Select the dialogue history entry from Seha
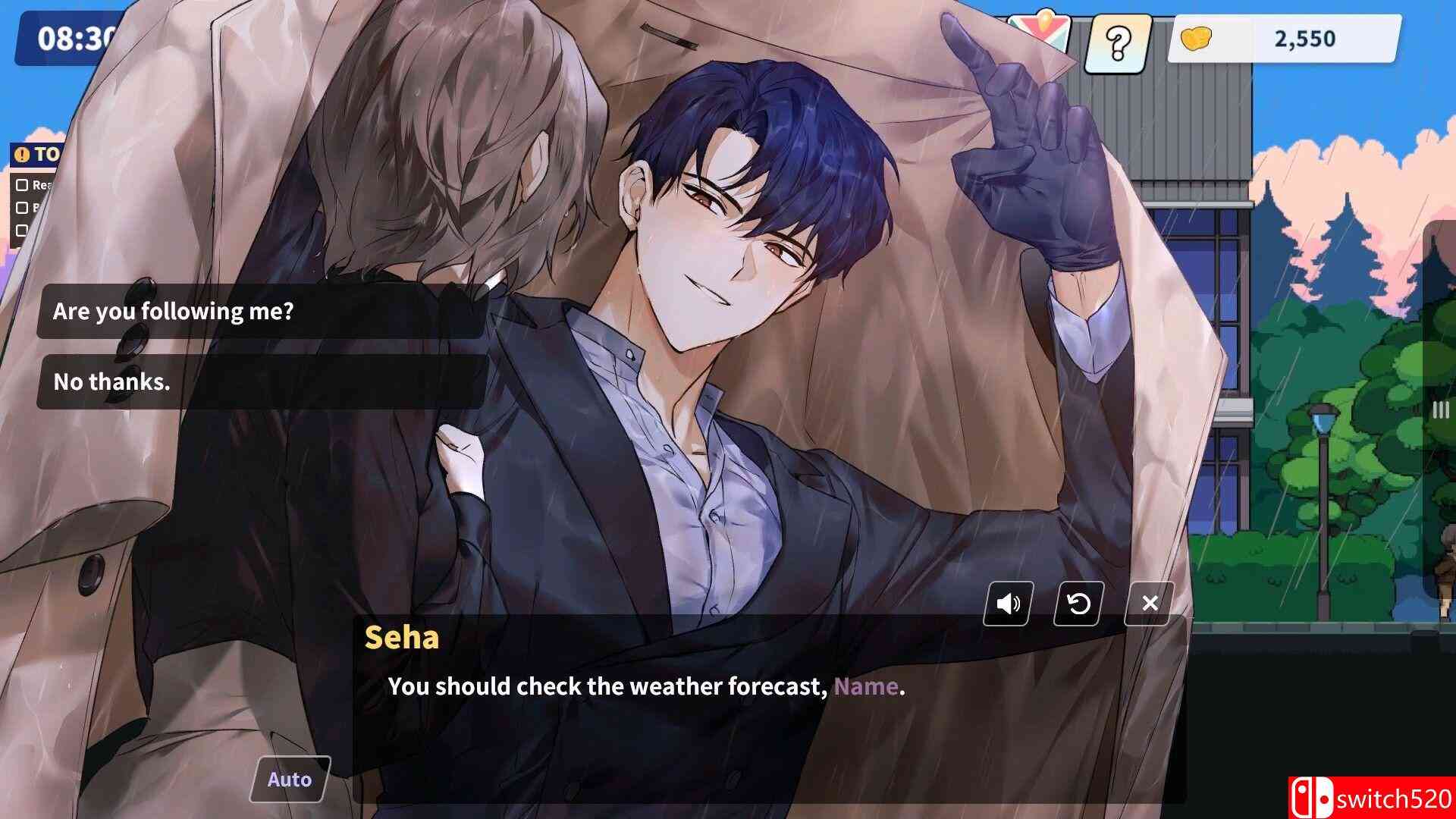This screenshot has width=1456, height=819. click(x=402, y=639)
